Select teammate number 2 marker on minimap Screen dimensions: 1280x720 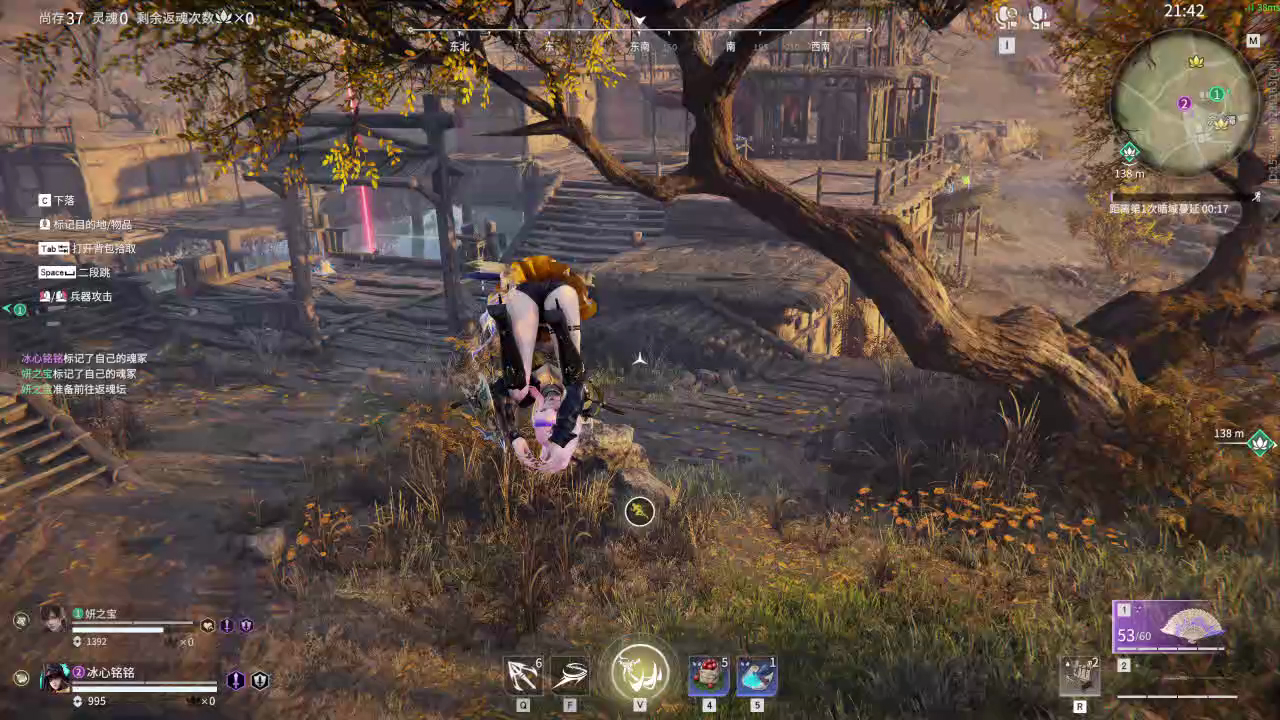[1185, 103]
